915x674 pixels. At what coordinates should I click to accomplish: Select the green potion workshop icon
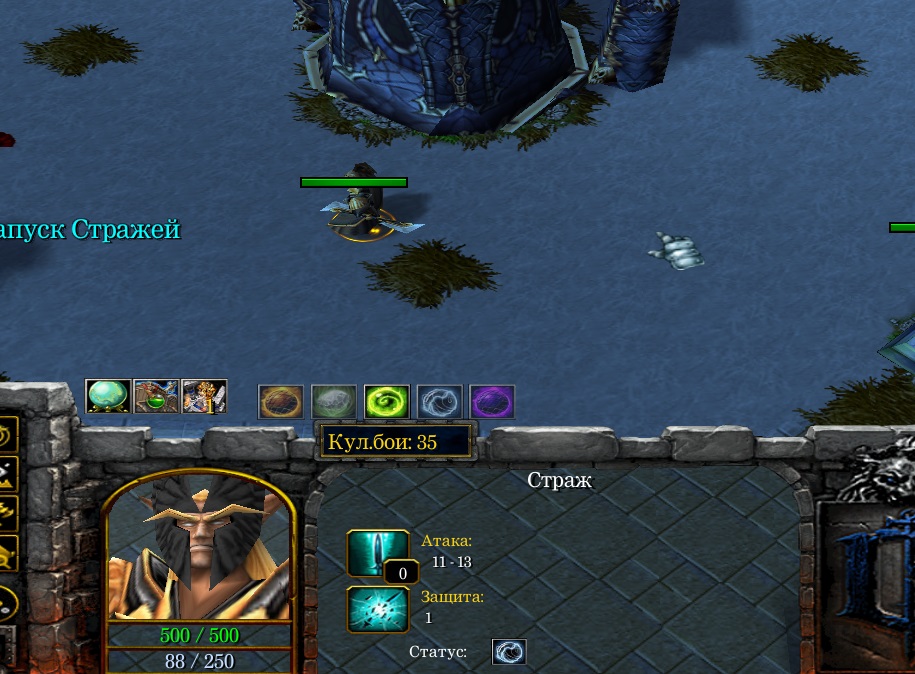(x=156, y=396)
